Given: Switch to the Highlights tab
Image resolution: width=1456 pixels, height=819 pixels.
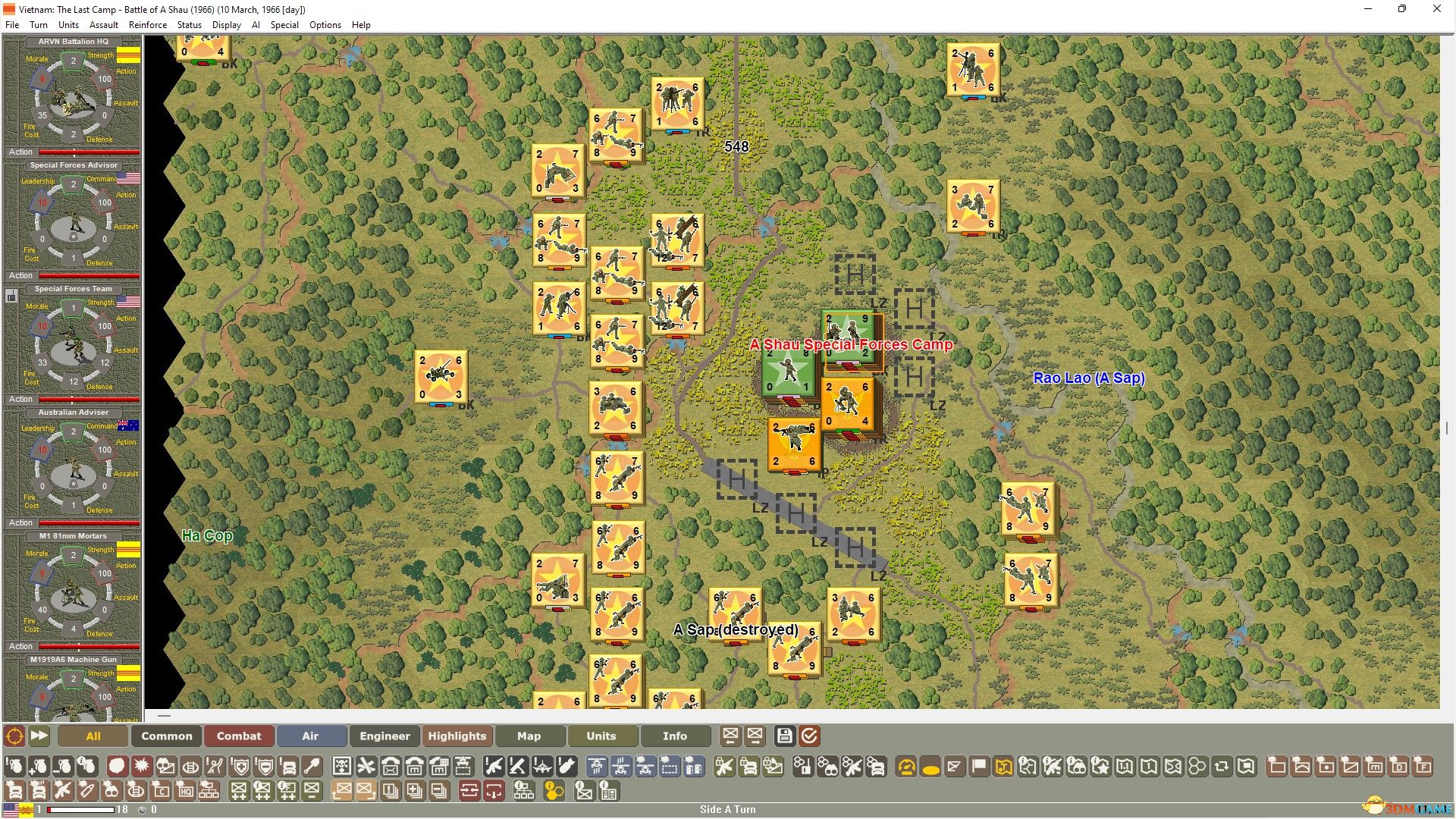Looking at the screenshot, I should click(457, 736).
